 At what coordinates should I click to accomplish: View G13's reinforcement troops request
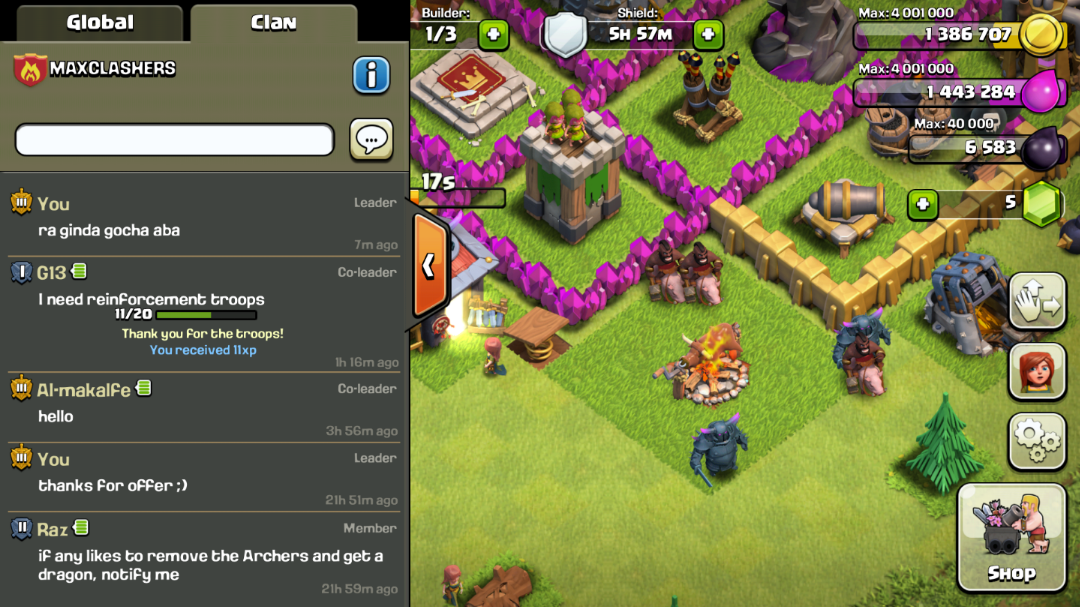click(152, 299)
